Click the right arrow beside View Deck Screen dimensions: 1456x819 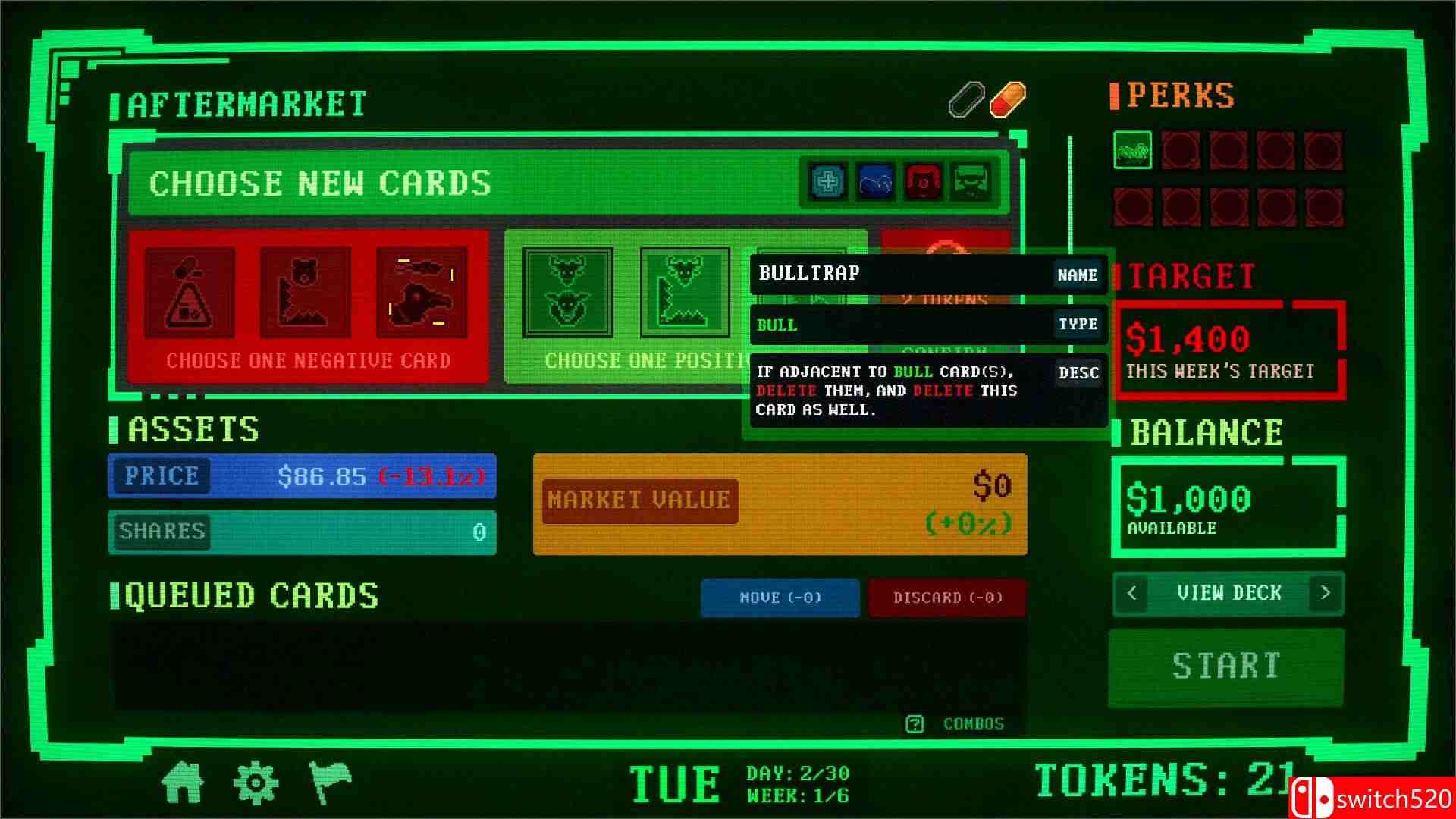point(1325,594)
